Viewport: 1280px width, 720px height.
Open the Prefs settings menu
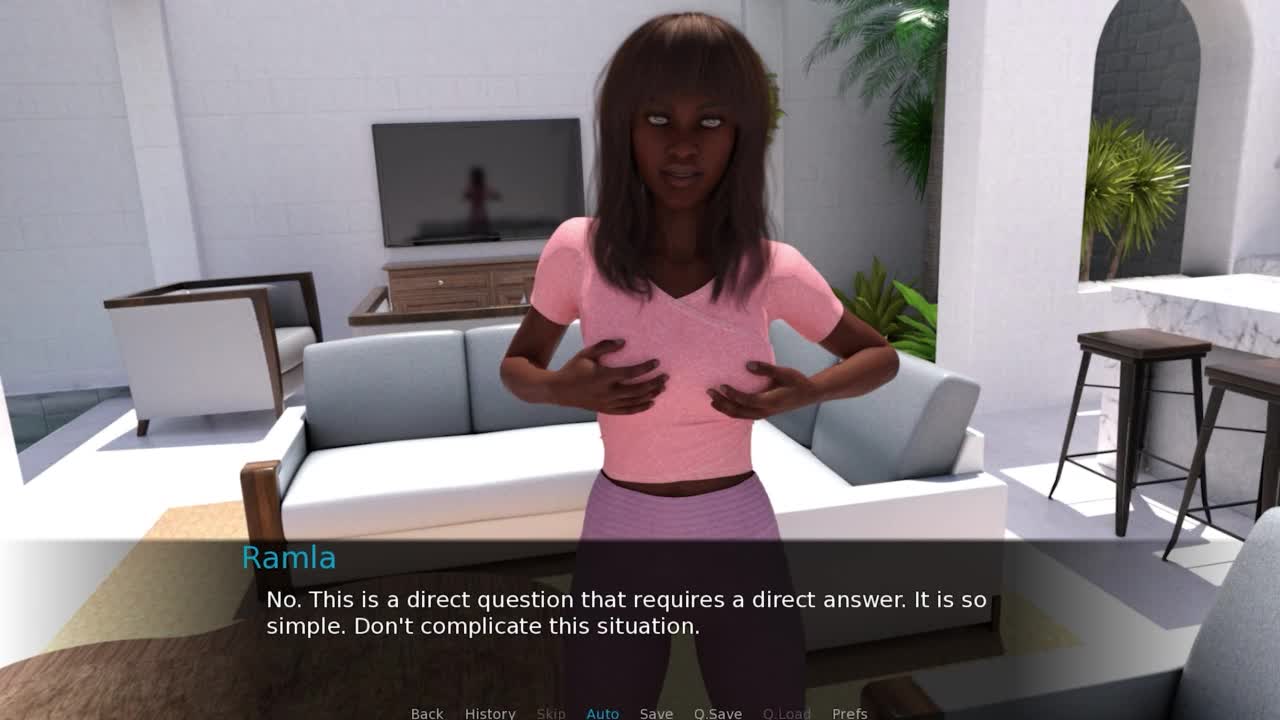pyautogui.click(x=850, y=713)
